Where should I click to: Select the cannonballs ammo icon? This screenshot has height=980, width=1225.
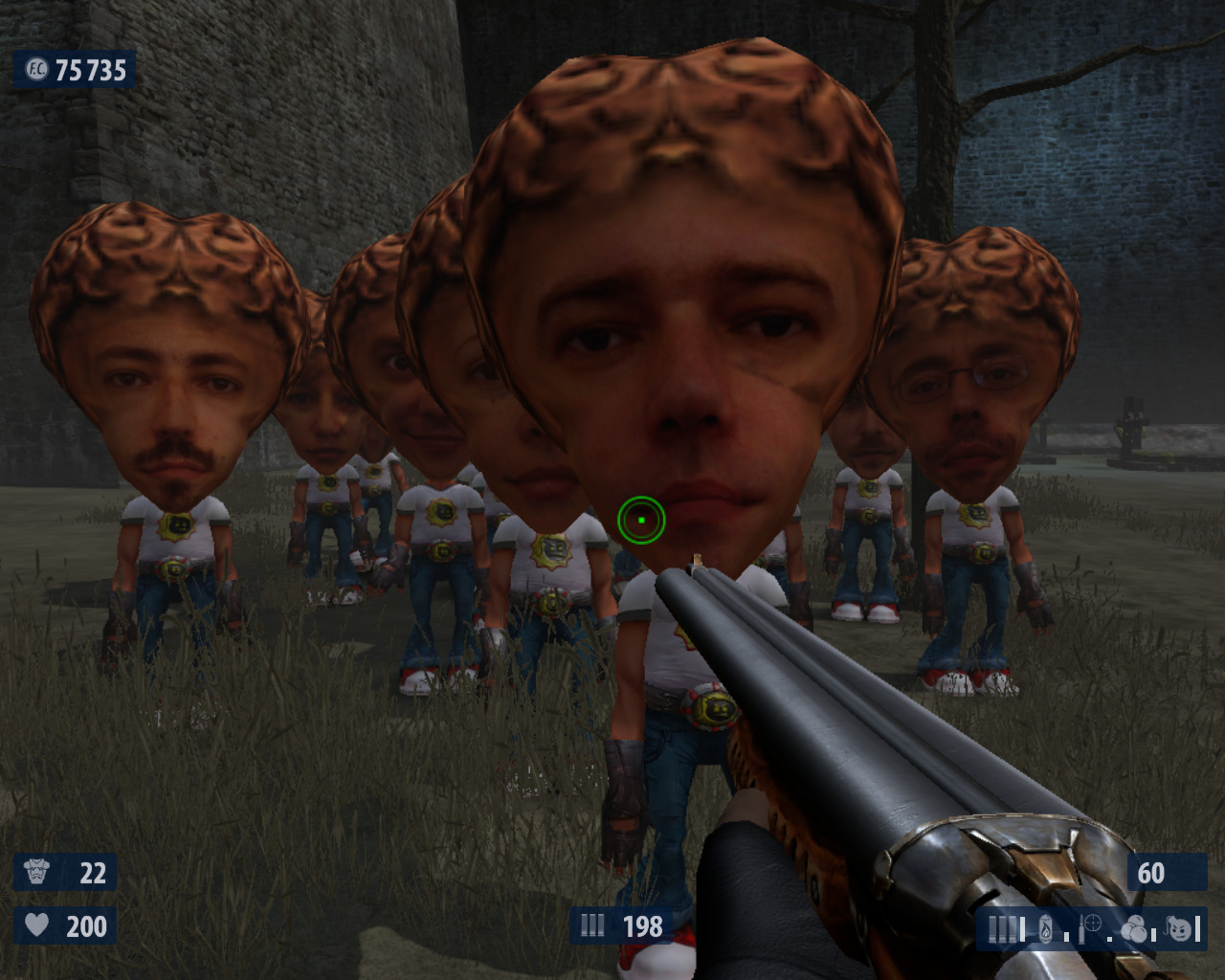pos(1134,928)
